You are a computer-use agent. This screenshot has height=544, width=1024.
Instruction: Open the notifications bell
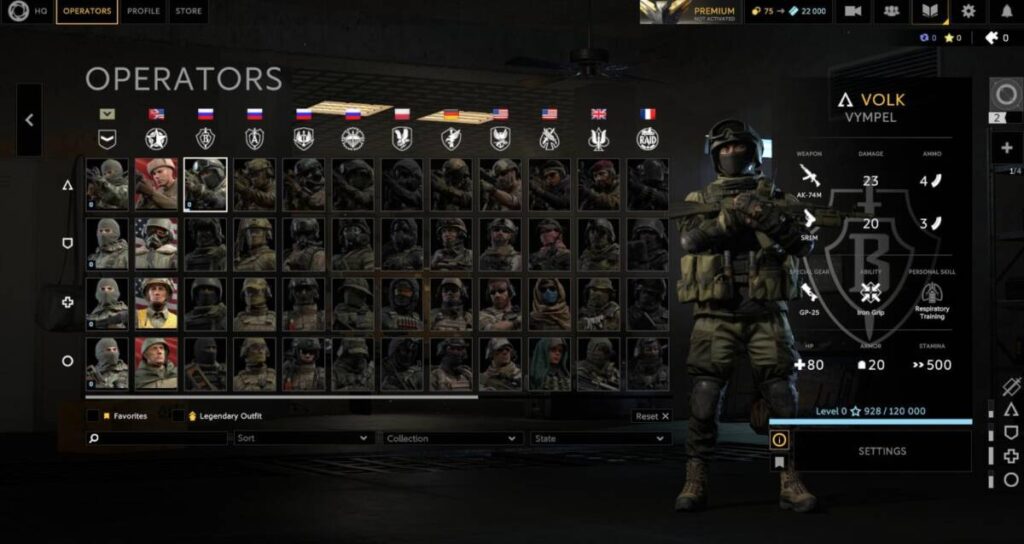(1006, 12)
